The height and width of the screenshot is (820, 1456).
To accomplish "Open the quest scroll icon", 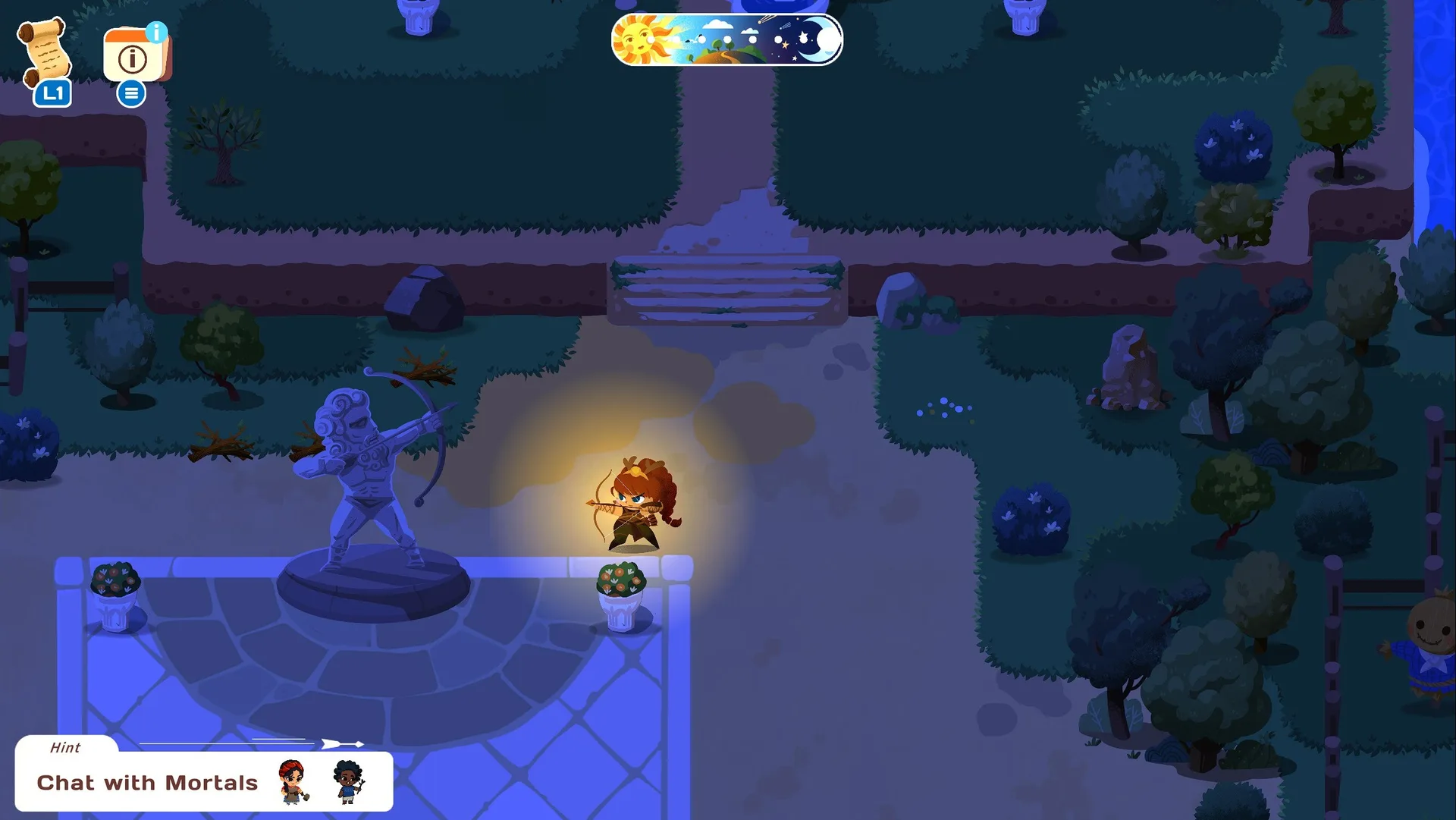I will point(45,52).
